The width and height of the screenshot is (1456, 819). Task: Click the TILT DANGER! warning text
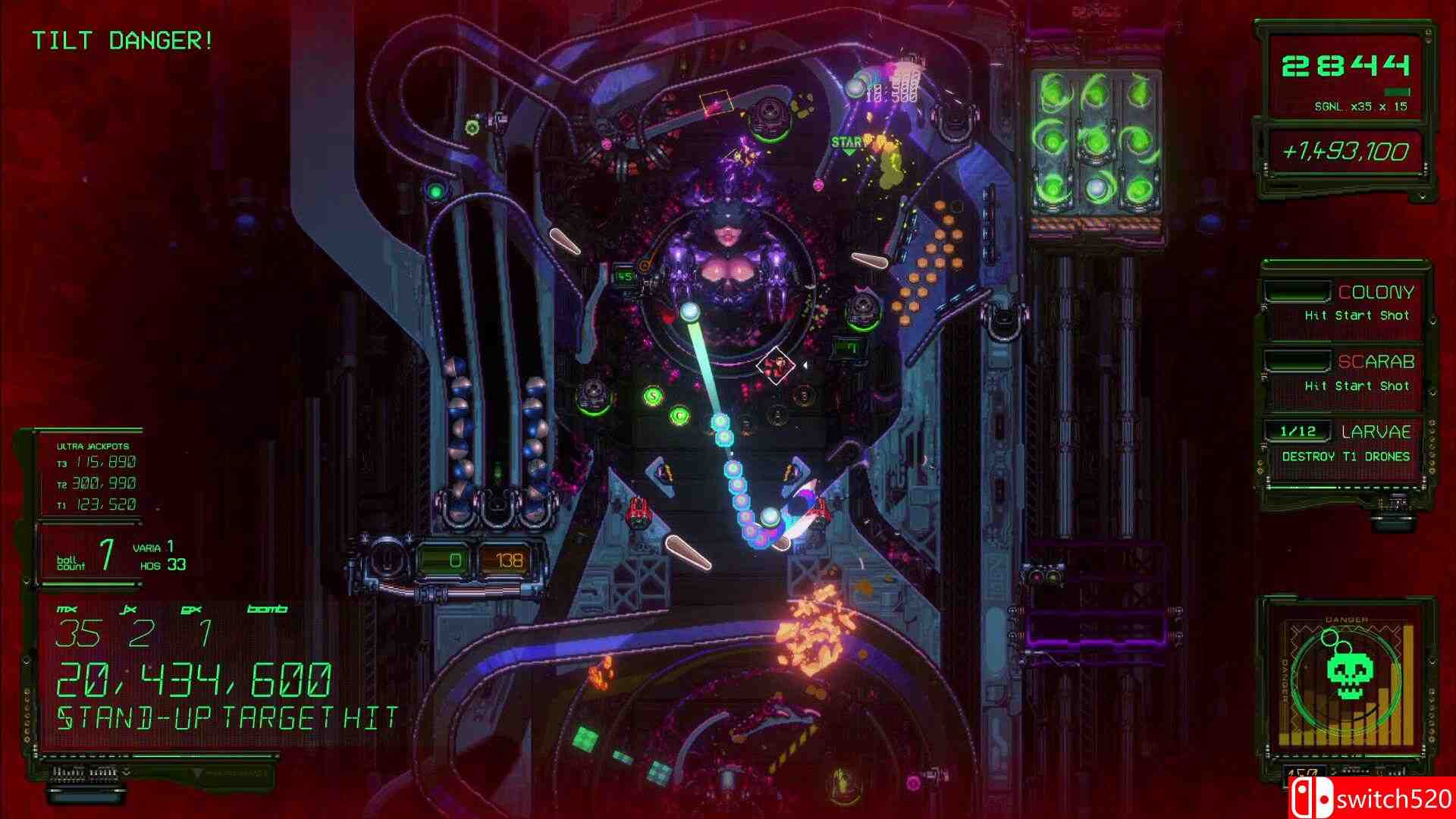(x=121, y=41)
